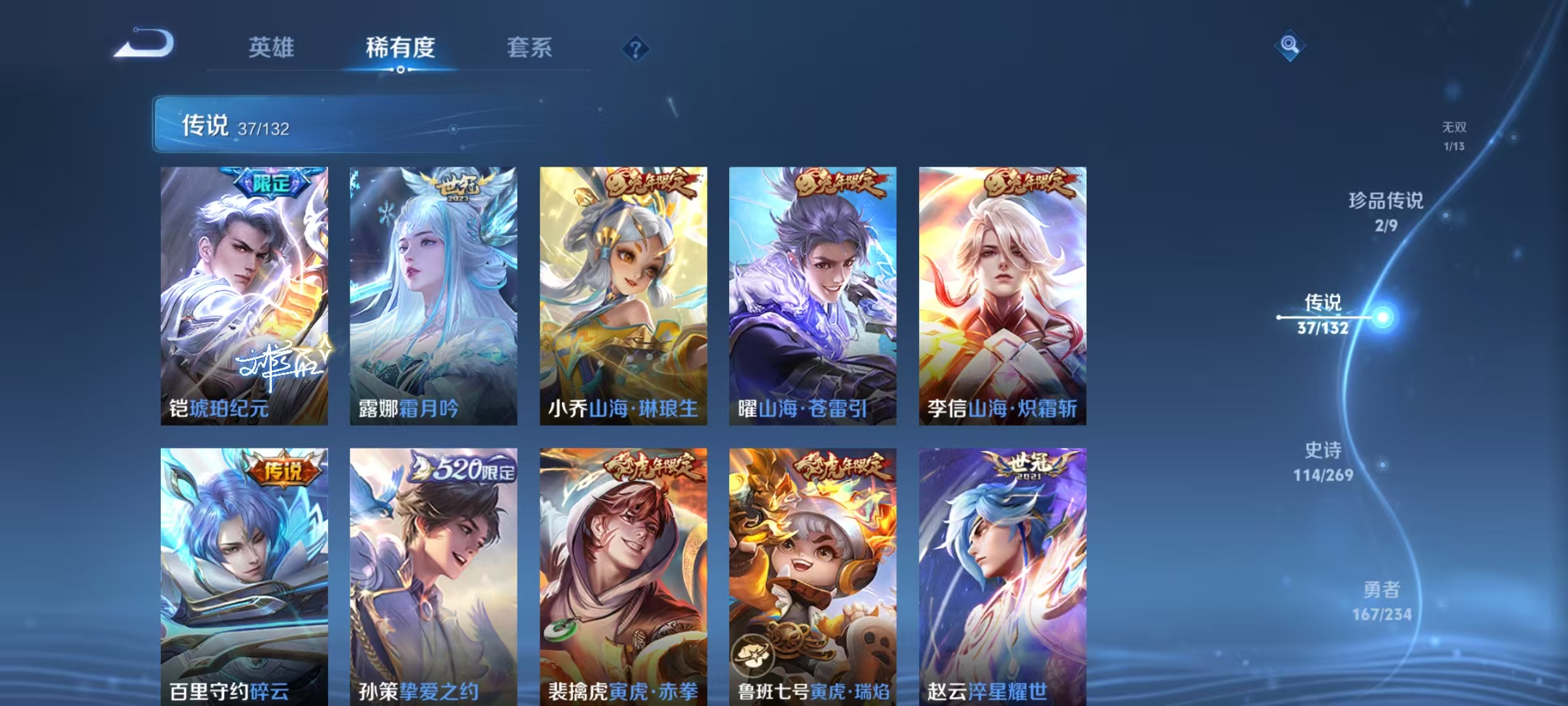Open the help question mark icon
The width and height of the screenshot is (1568, 706).
tap(635, 47)
